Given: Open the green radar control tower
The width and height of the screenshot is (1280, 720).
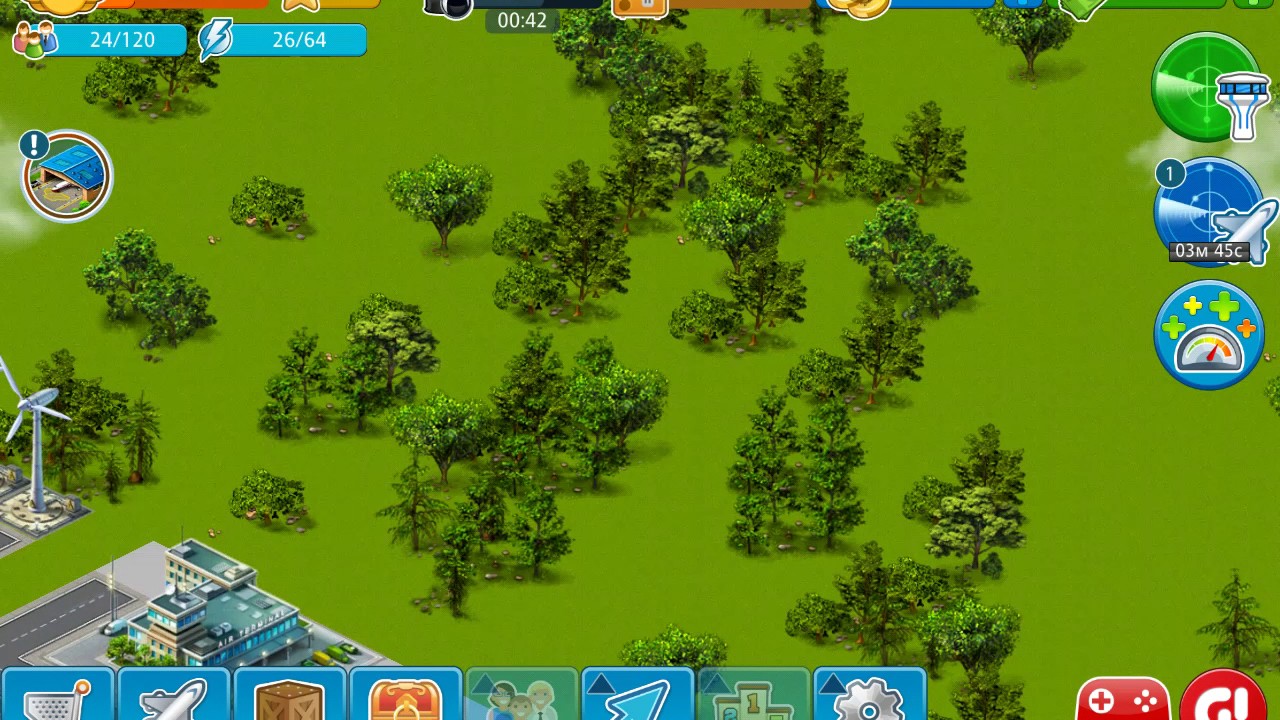Looking at the screenshot, I should point(1207,87).
